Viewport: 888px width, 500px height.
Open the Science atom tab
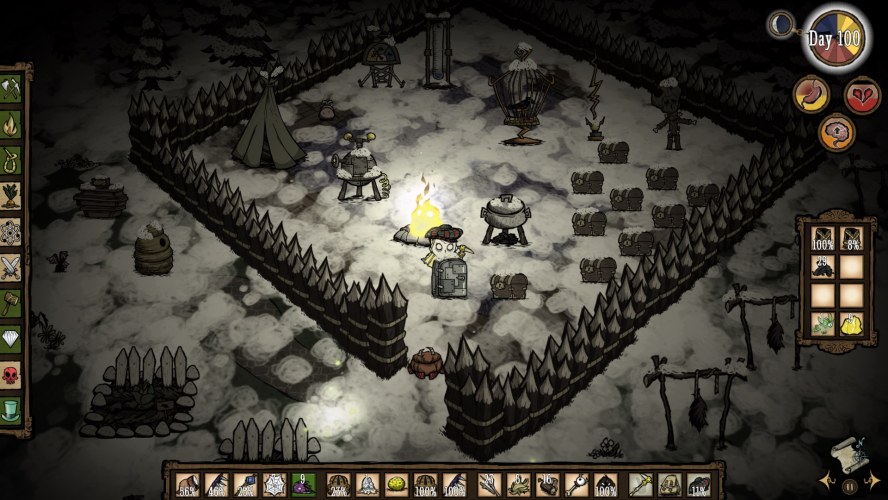pyautogui.click(x=11, y=230)
